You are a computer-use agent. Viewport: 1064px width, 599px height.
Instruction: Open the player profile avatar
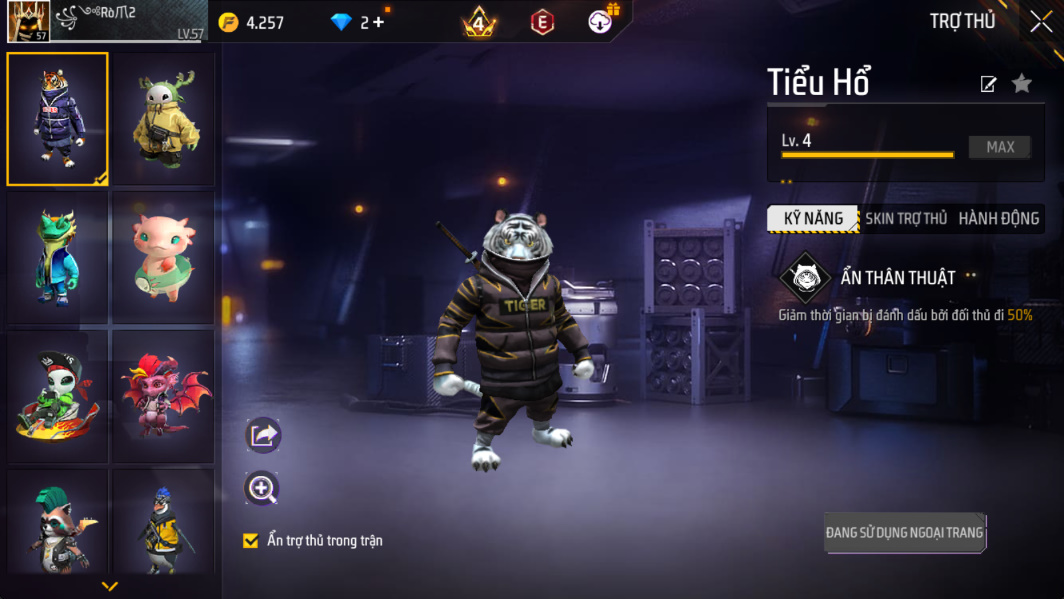pyautogui.click(x=28, y=22)
